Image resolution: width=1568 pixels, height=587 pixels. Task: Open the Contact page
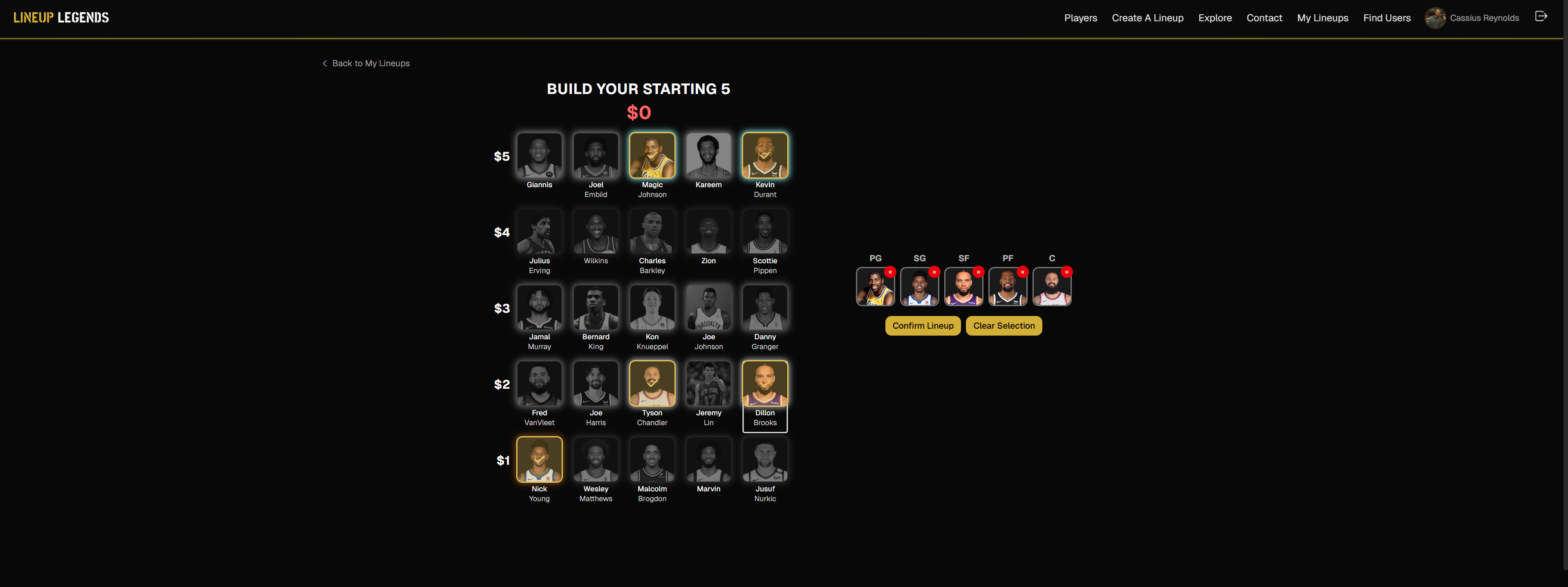(1264, 18)
